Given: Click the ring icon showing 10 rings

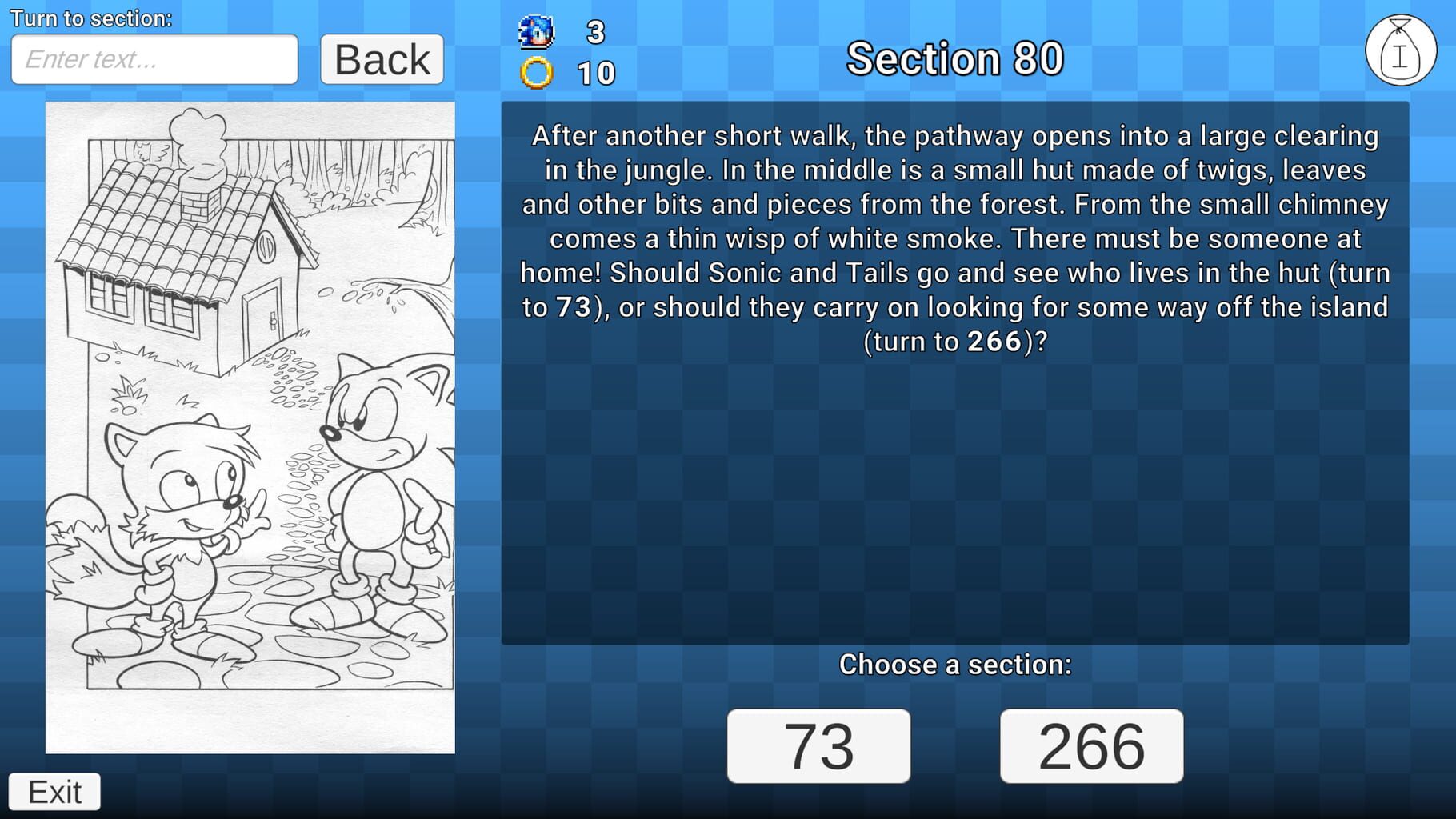Looking at the screenshot, I should (x=538, y=73).
